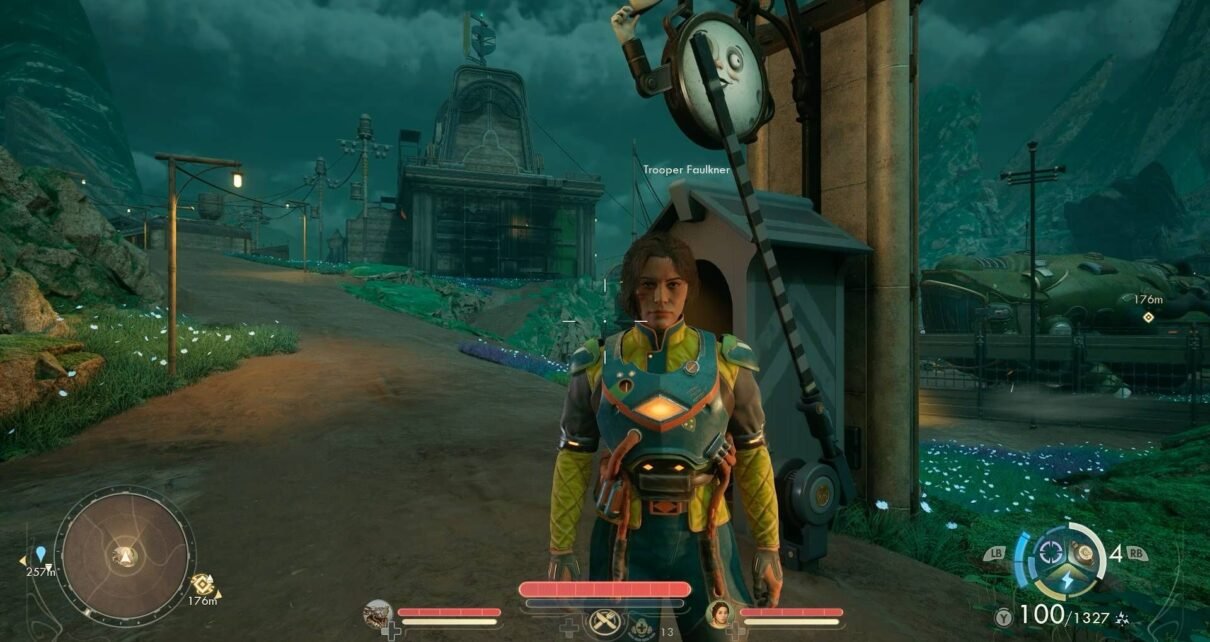This screenshot has width=1210, height=642.
Task: Activate the medical inhaler cross icon
Action: (640, 629)
